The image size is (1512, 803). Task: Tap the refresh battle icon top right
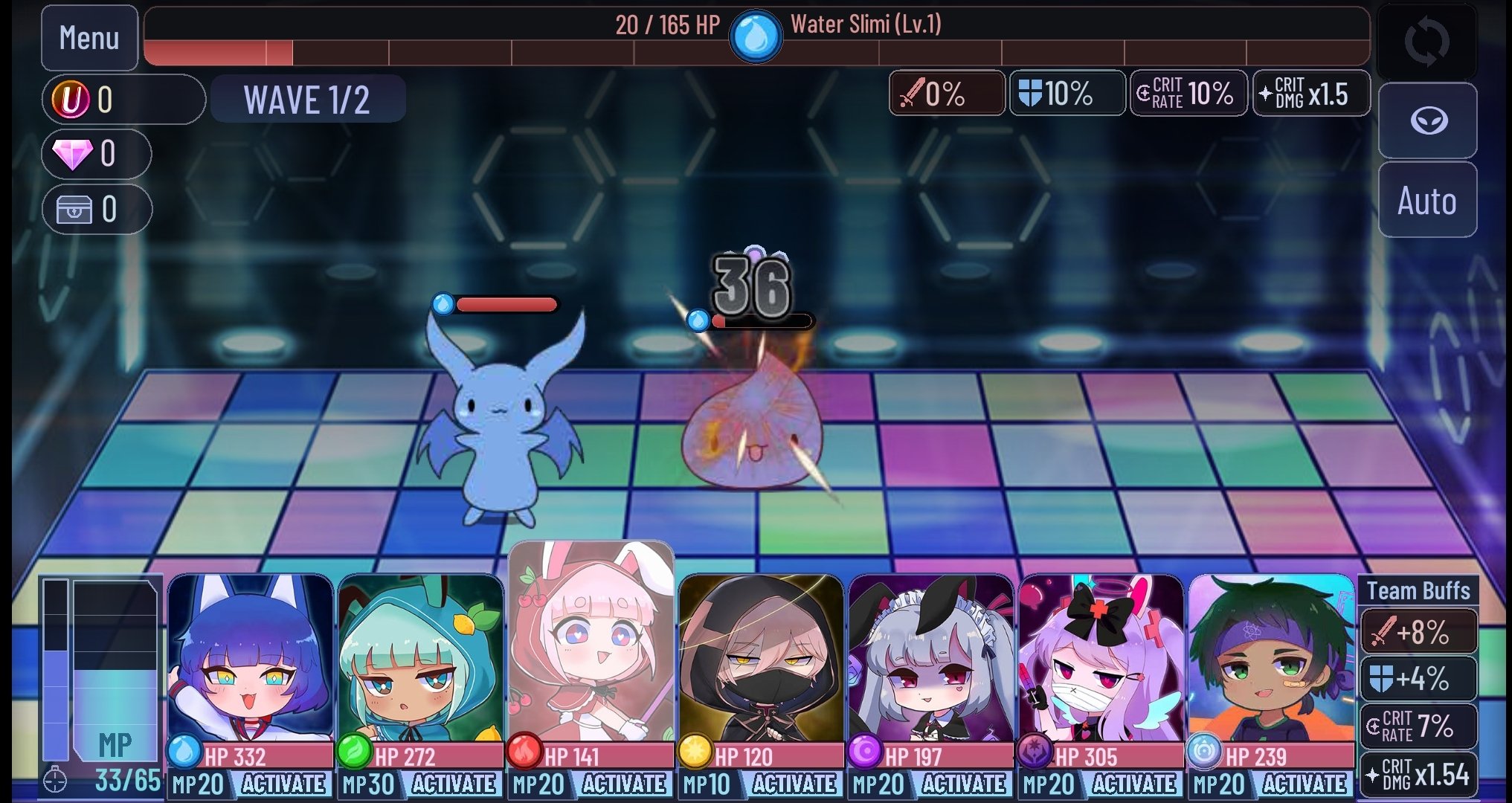click(1426, 41)
